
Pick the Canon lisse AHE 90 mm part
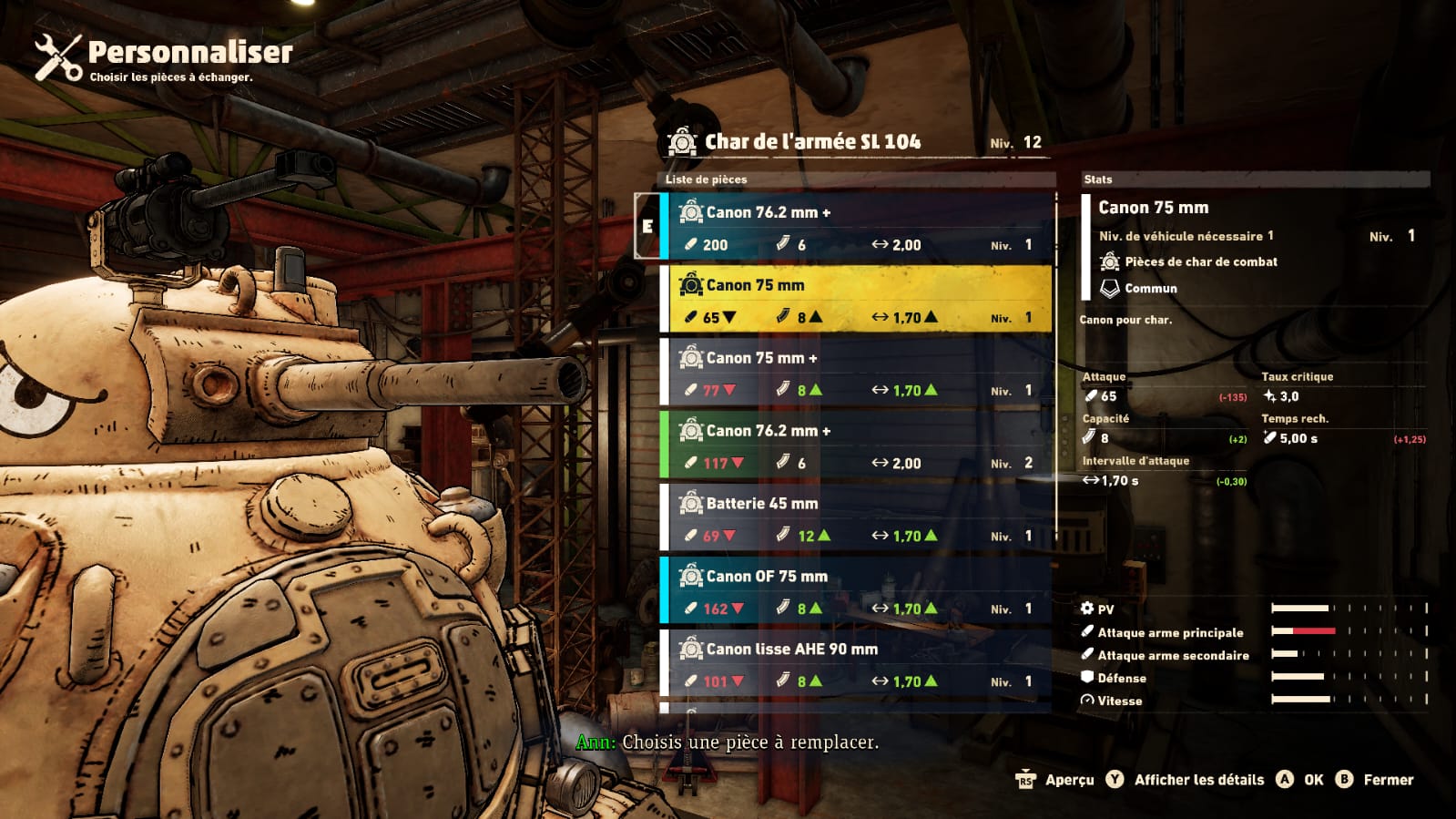point(856,664)
